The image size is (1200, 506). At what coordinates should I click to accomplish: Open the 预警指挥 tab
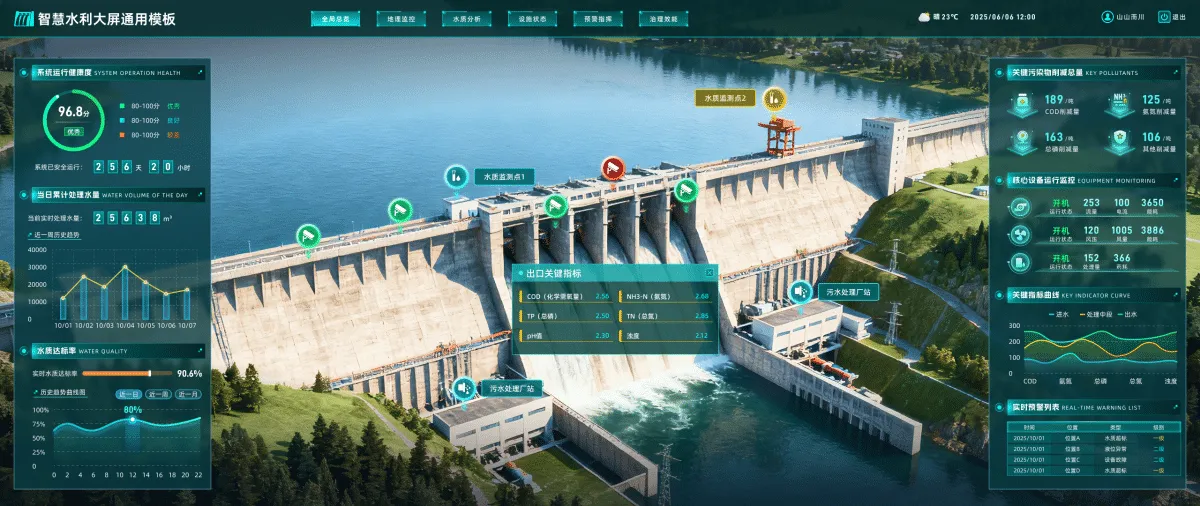(598, 18)
